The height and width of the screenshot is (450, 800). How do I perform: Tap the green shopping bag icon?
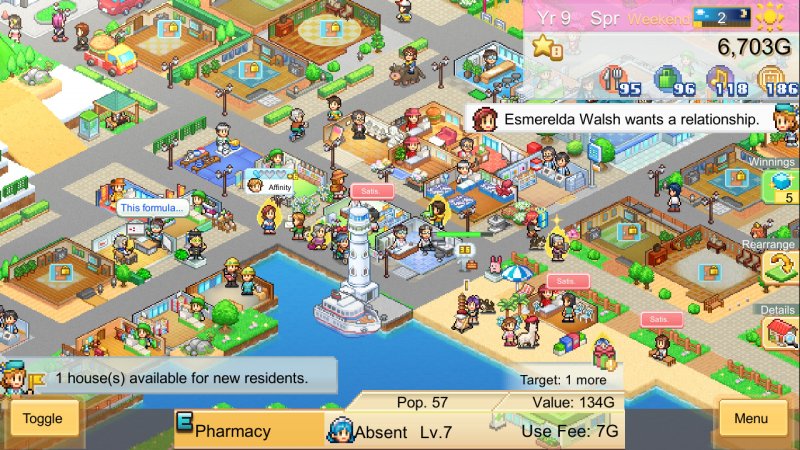click(x=667, y=80)
